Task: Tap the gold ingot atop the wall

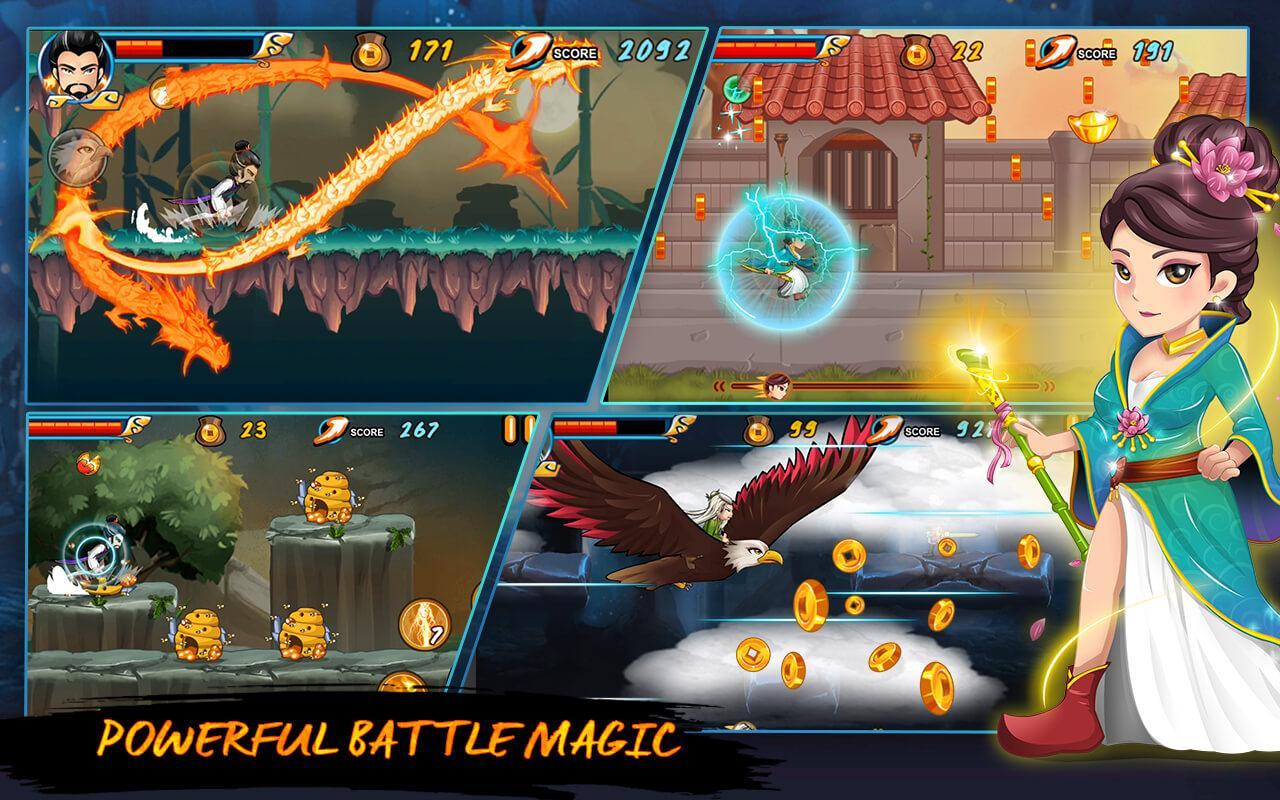Action: coord(1092,125)
